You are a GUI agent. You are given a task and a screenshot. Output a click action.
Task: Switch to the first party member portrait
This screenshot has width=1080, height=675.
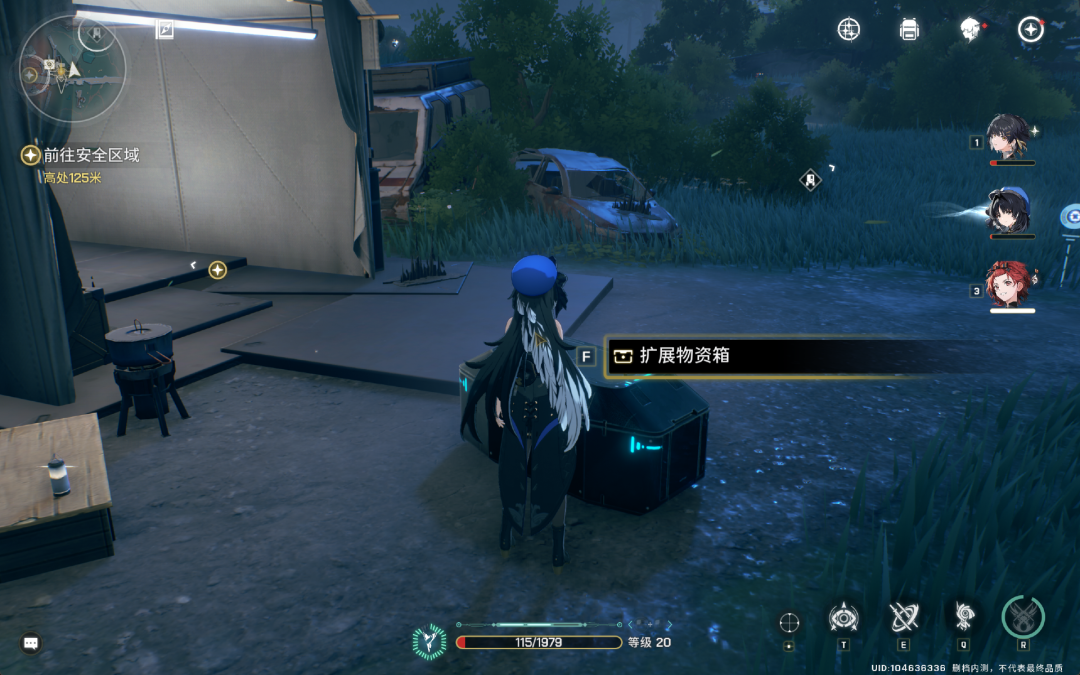tap(1008, 136)
